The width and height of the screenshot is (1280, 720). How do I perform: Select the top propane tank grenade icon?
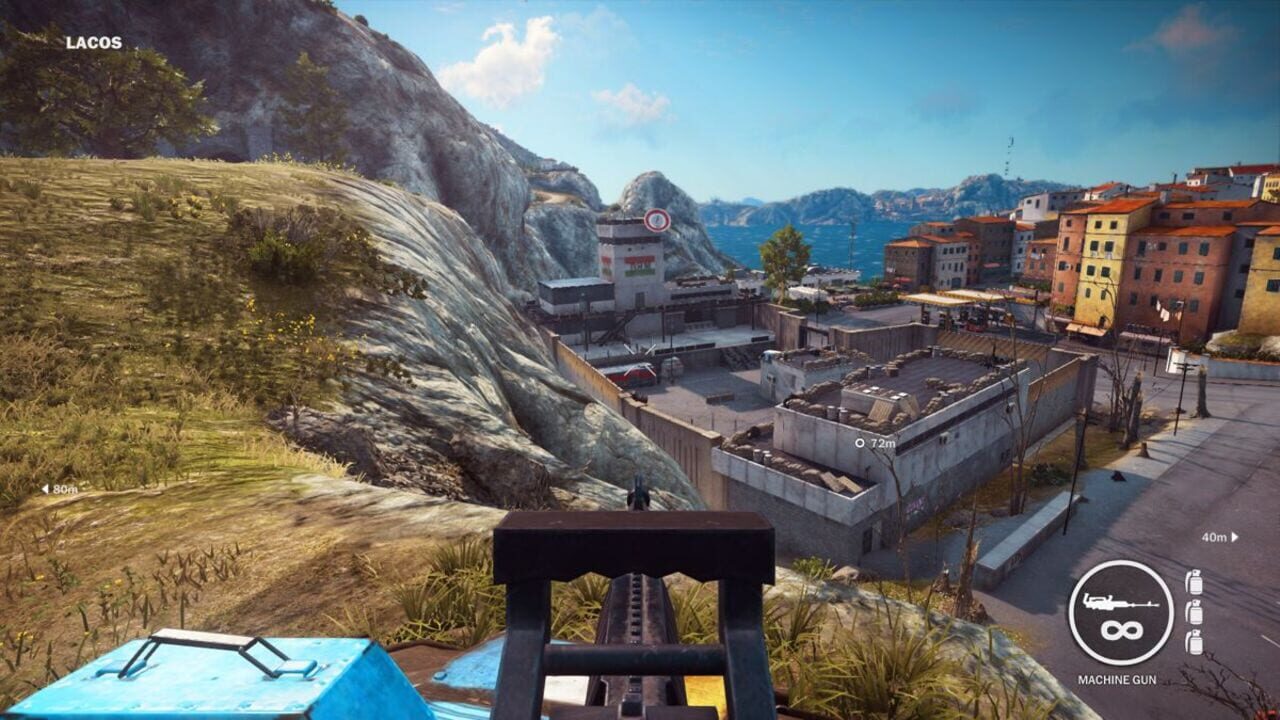point(1194,582)
